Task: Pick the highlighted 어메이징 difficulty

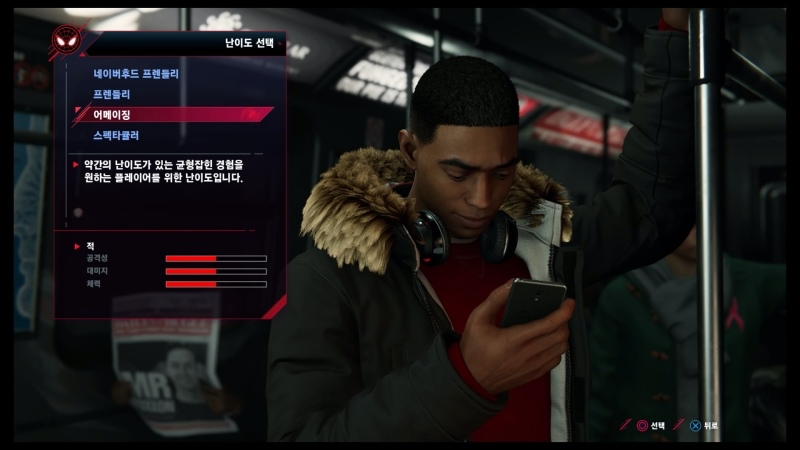Action: click(x=112, y=114)
